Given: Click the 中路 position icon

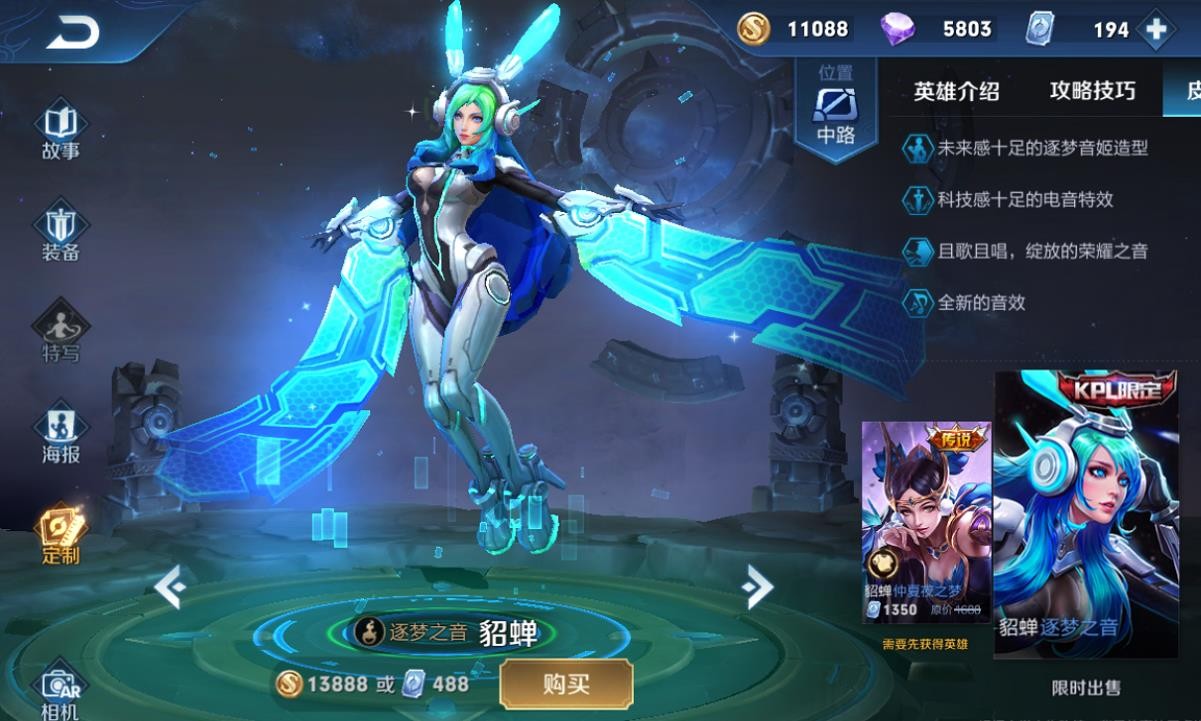Looking at the screenshot, I should point(835,107).
